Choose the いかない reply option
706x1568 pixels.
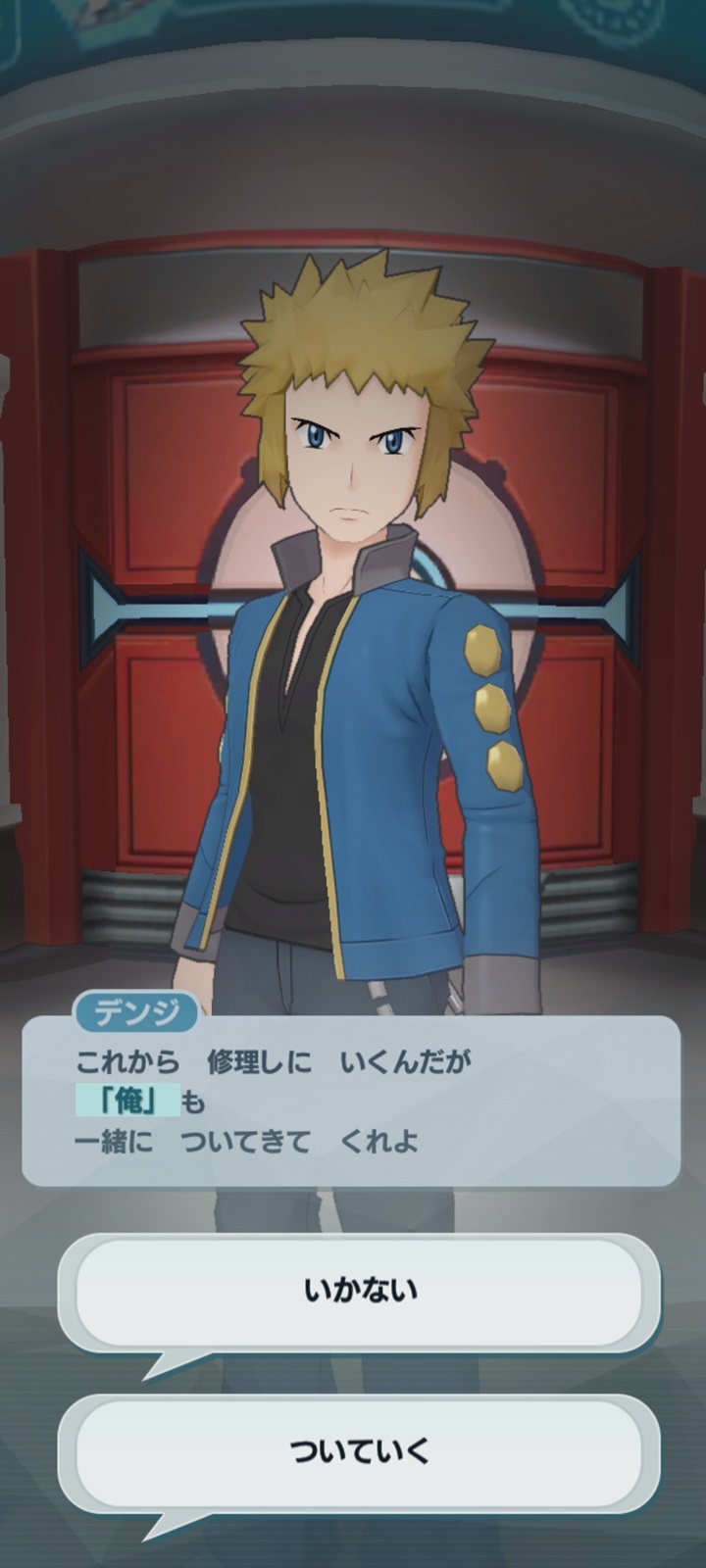click(359, 1291)
